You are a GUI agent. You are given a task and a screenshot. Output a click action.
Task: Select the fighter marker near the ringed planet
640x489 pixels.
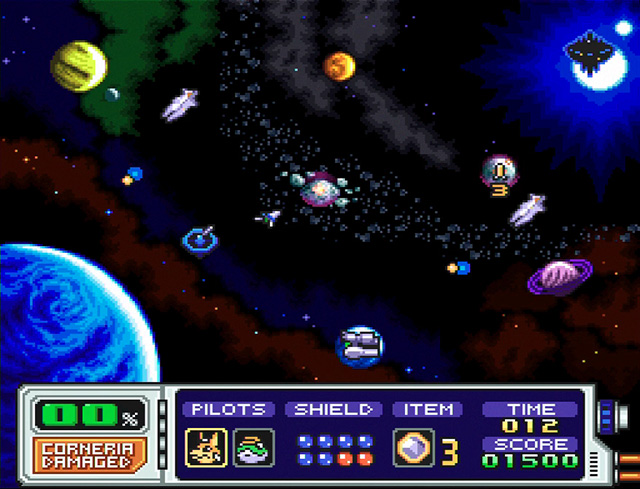click(459, 268)
